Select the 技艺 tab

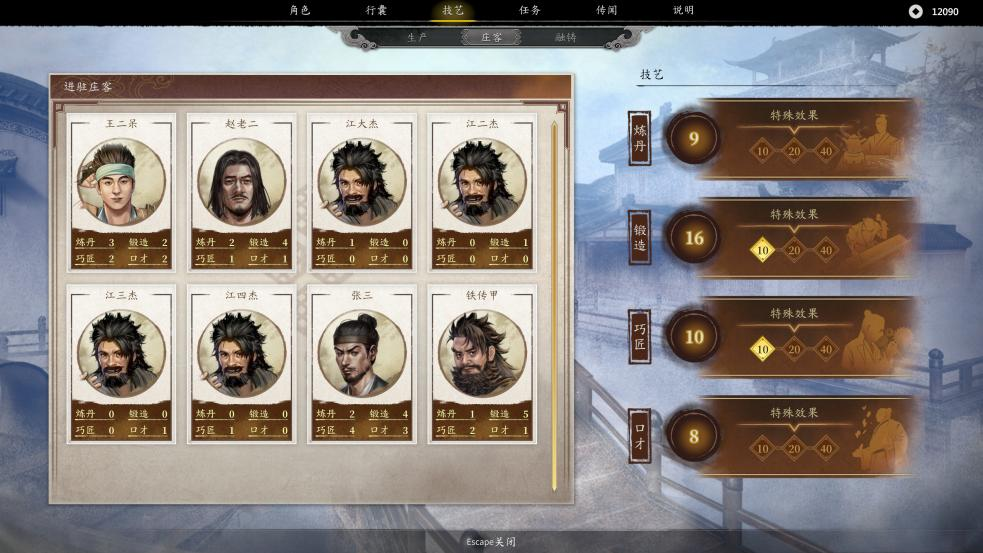click(453, 11)
